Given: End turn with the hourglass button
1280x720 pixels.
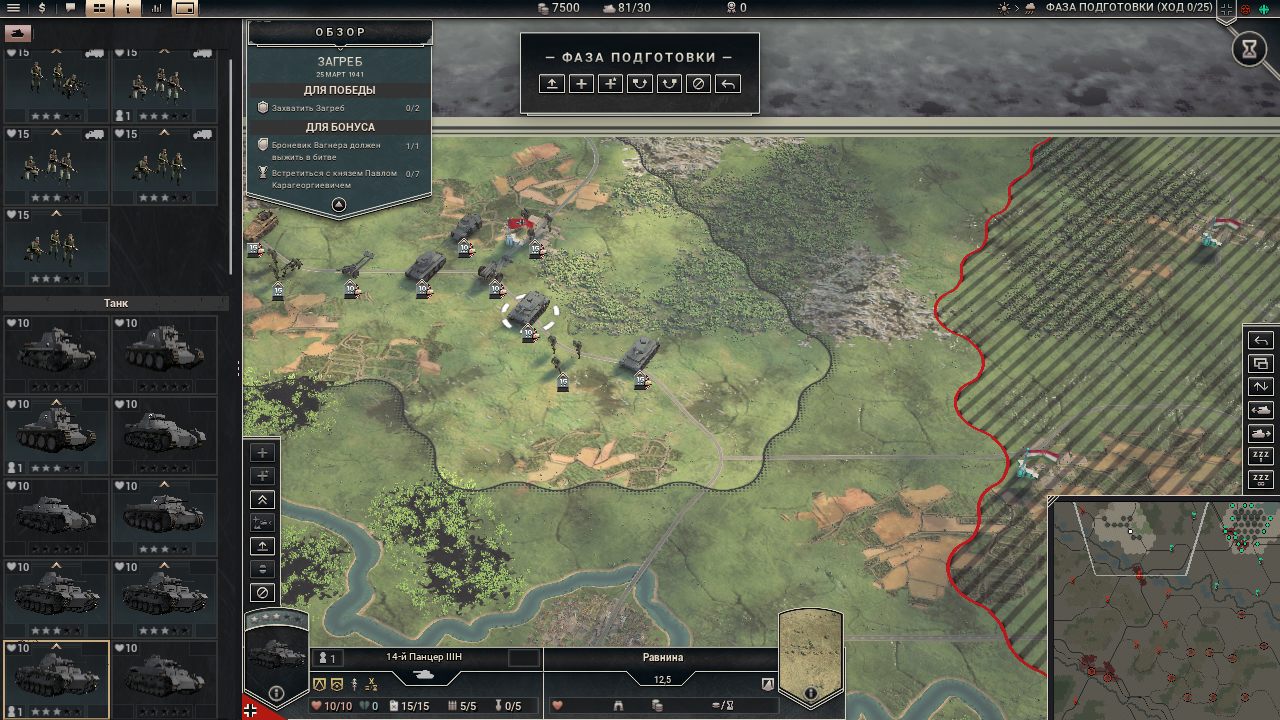Looking at the screenshot, I should [x=1249, y=50].
